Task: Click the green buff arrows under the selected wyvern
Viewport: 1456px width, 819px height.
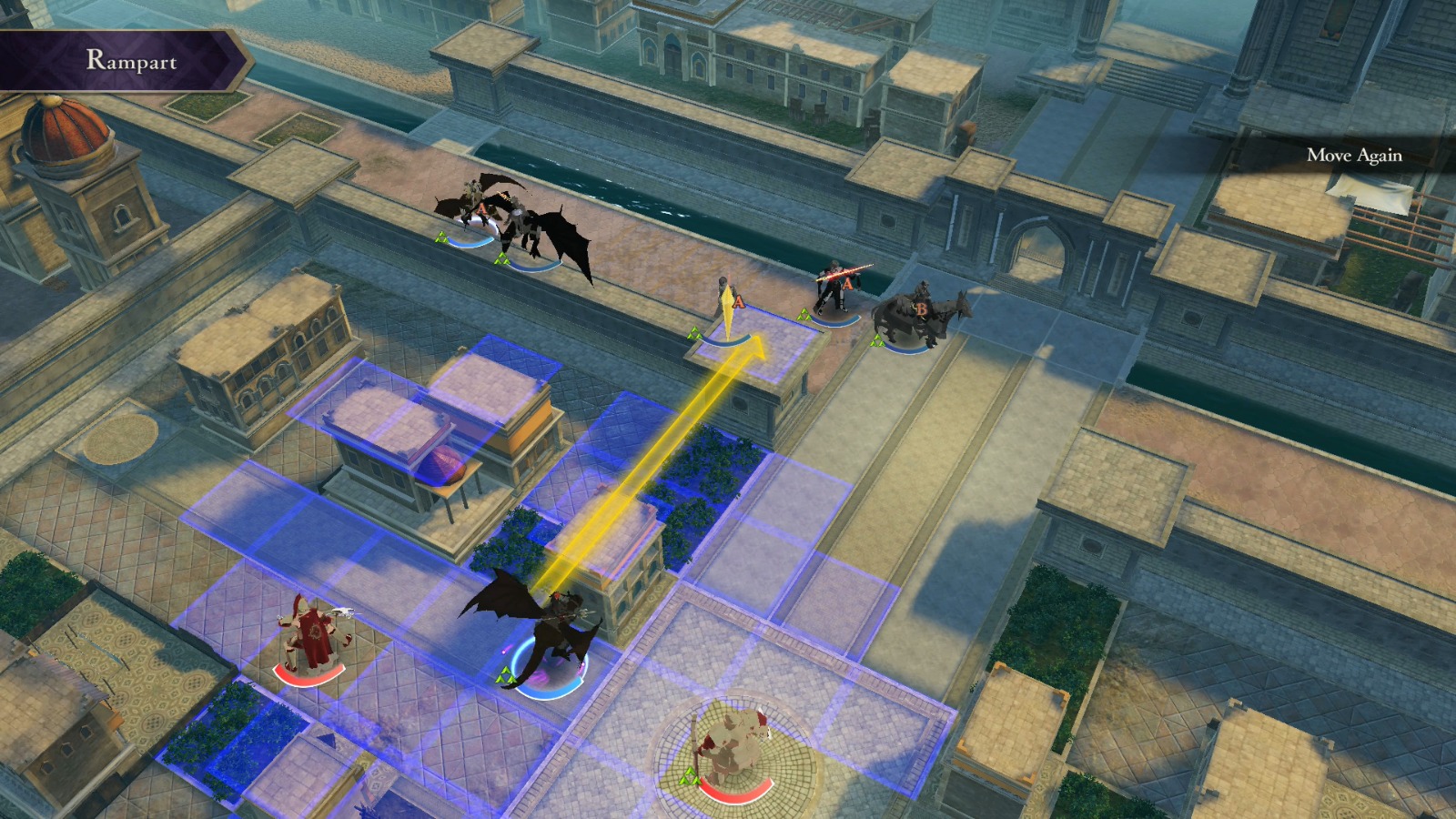Action: (505, 675)
